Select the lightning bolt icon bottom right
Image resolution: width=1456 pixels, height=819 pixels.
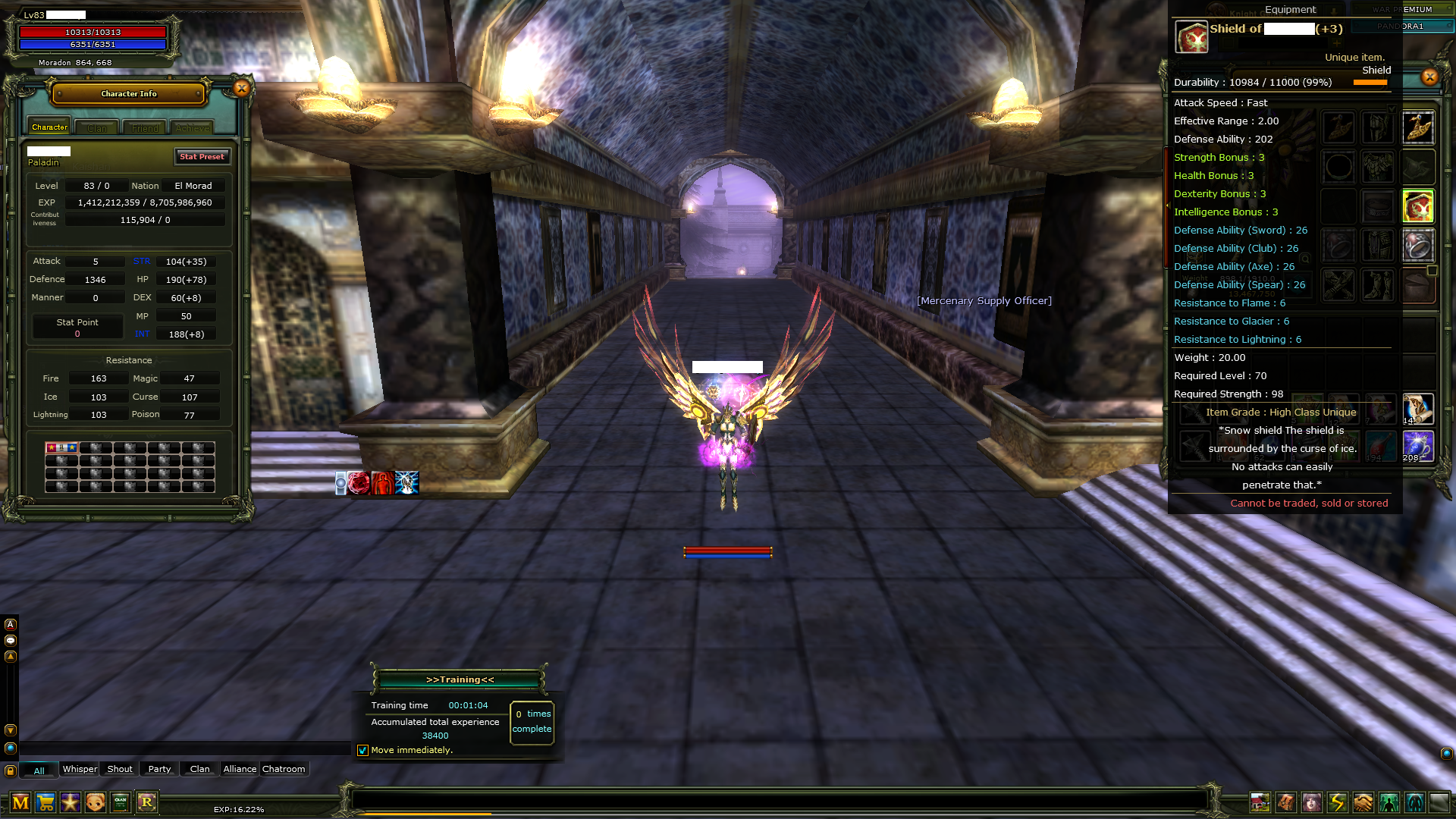pyautogui.click(x=1336, y=802)
